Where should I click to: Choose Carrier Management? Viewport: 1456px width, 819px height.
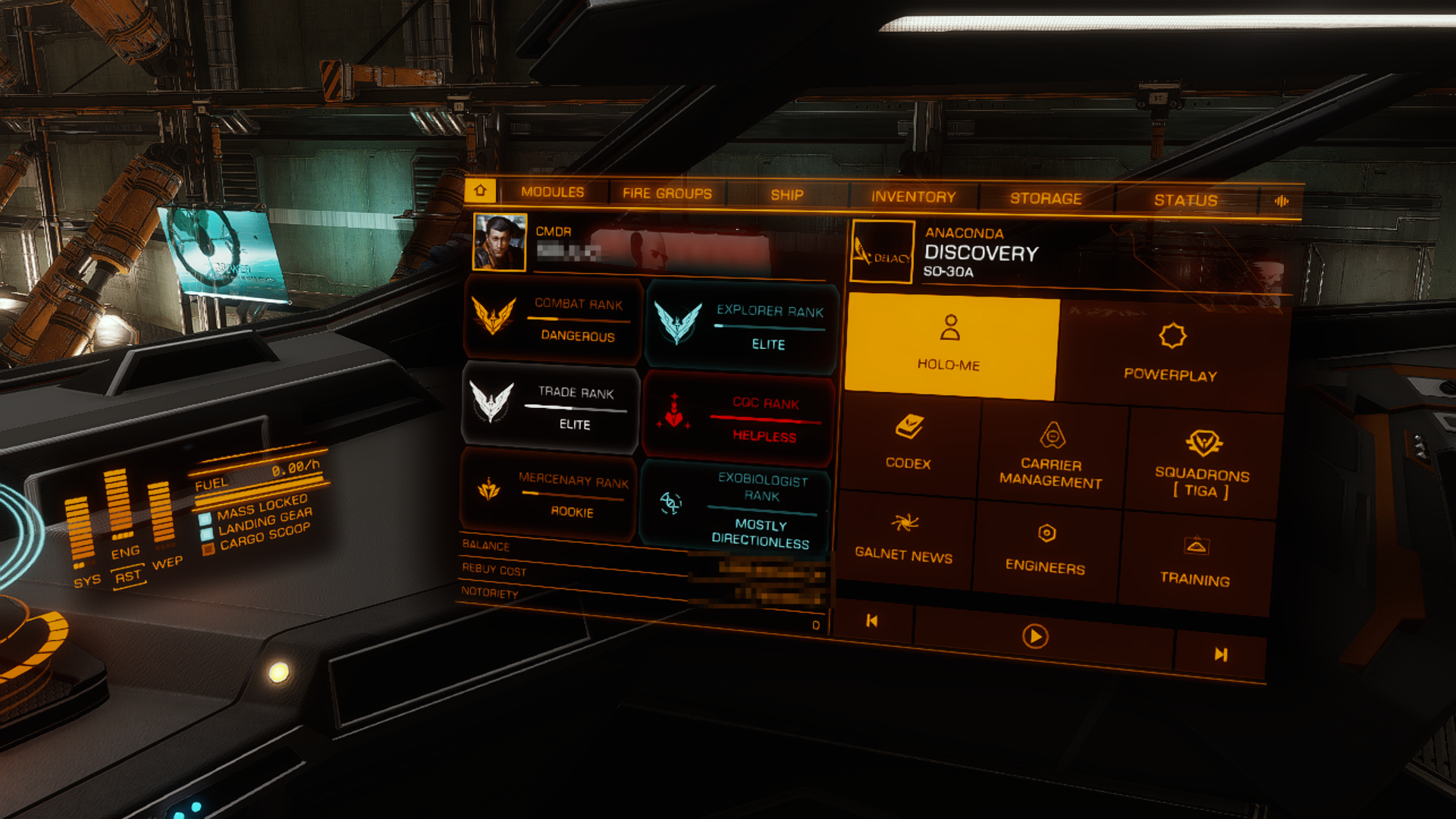[1051, 453]
